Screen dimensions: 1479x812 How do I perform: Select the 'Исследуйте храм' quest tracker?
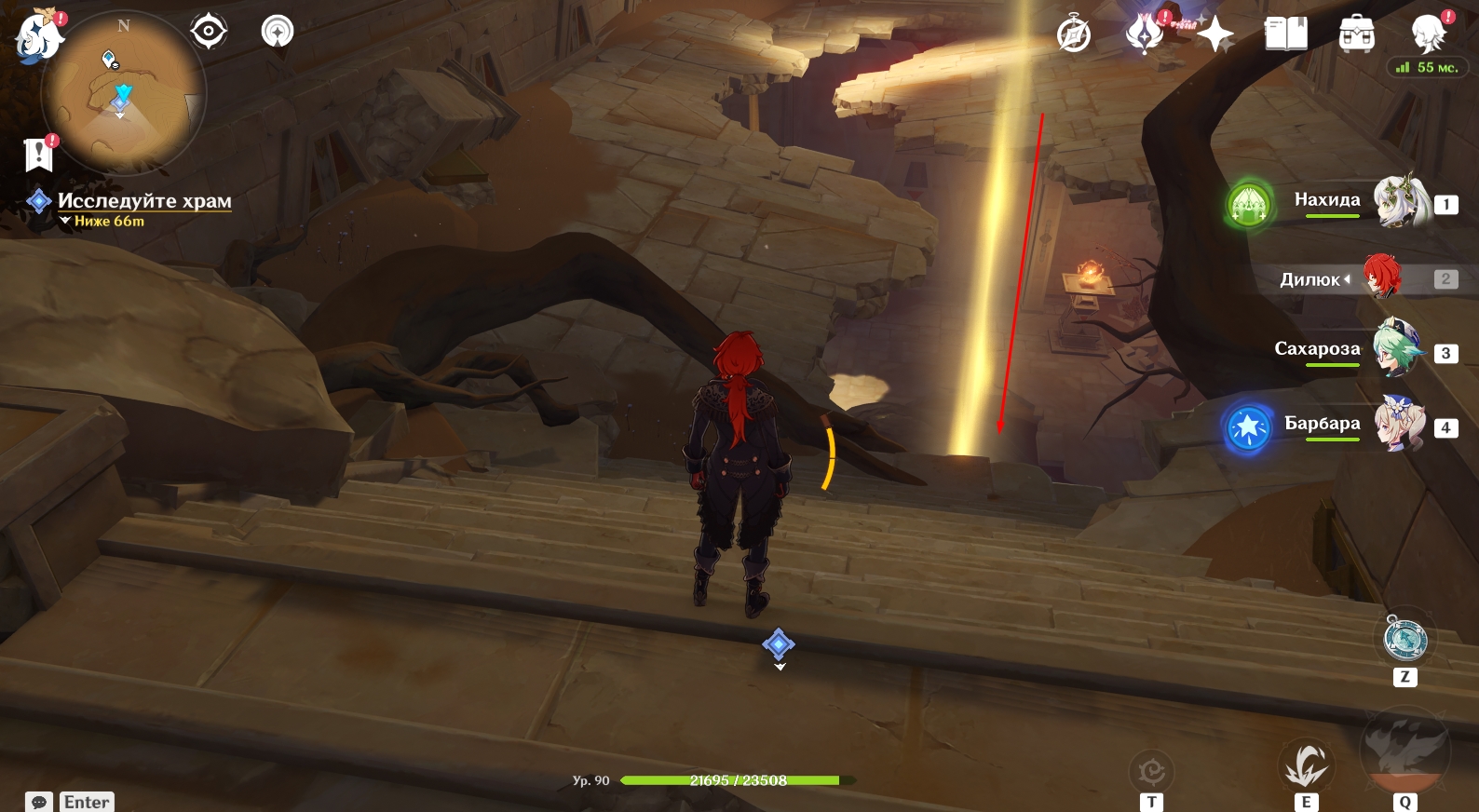click(x=143, y=201)
